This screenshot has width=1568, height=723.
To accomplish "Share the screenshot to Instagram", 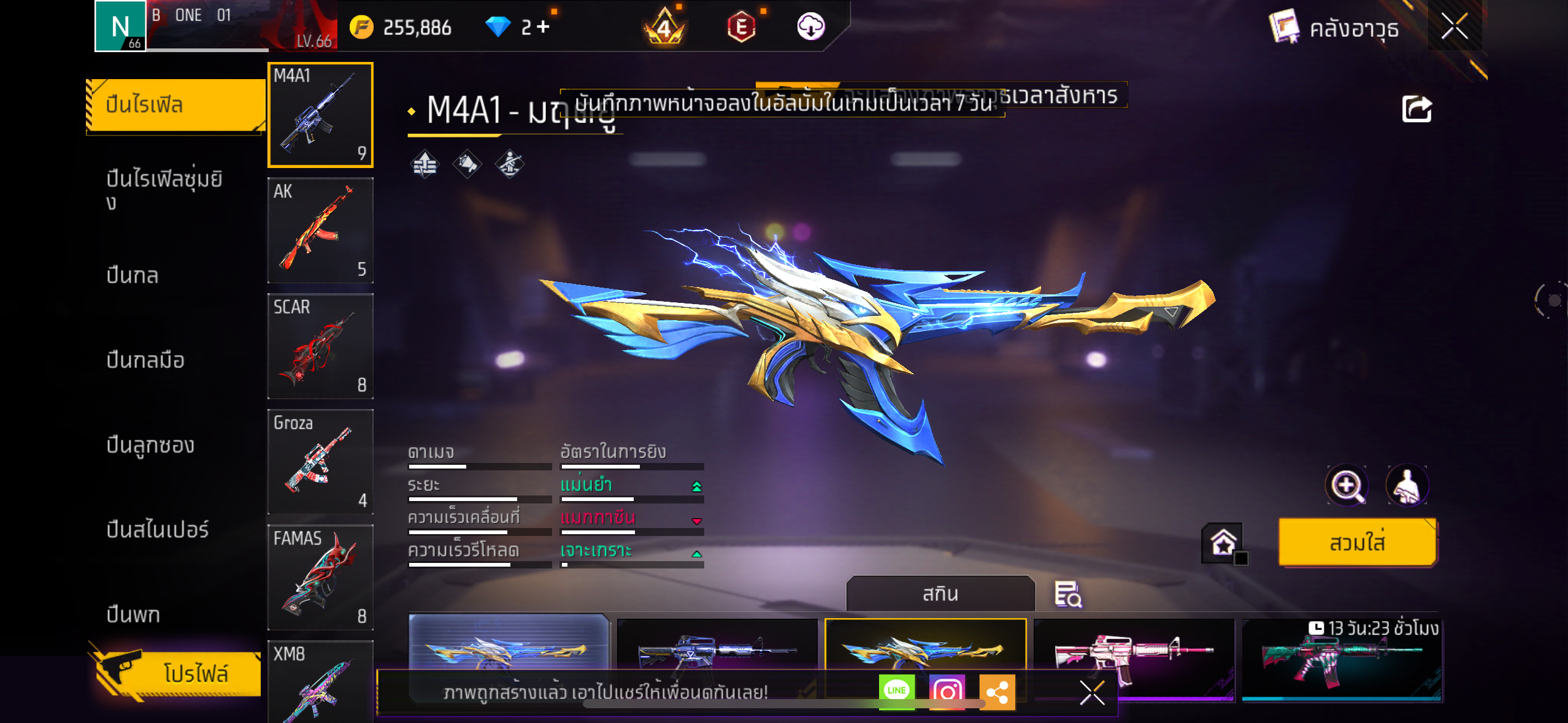I will (947, 692).
